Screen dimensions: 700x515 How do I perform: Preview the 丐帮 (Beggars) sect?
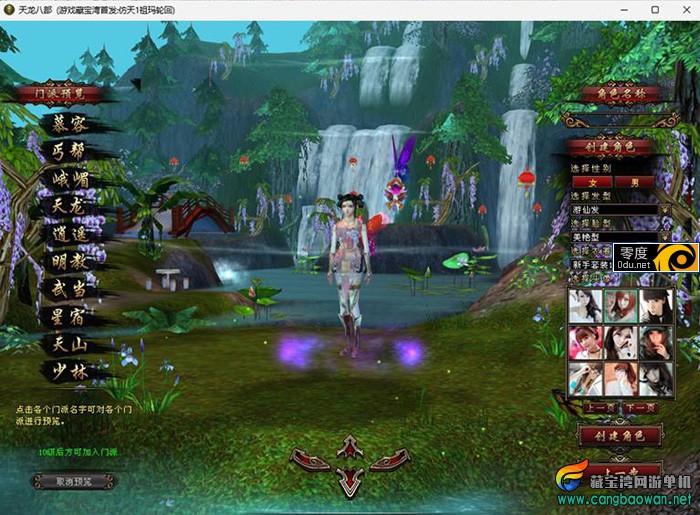tap(70, 152)
